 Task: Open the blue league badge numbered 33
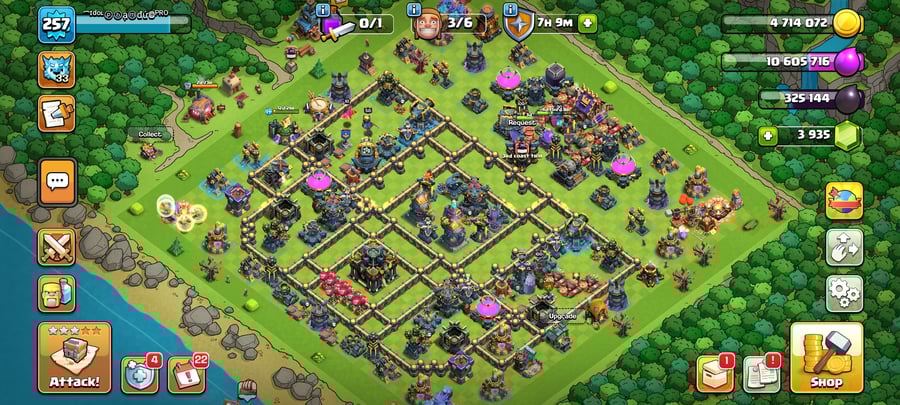point(56,69)
